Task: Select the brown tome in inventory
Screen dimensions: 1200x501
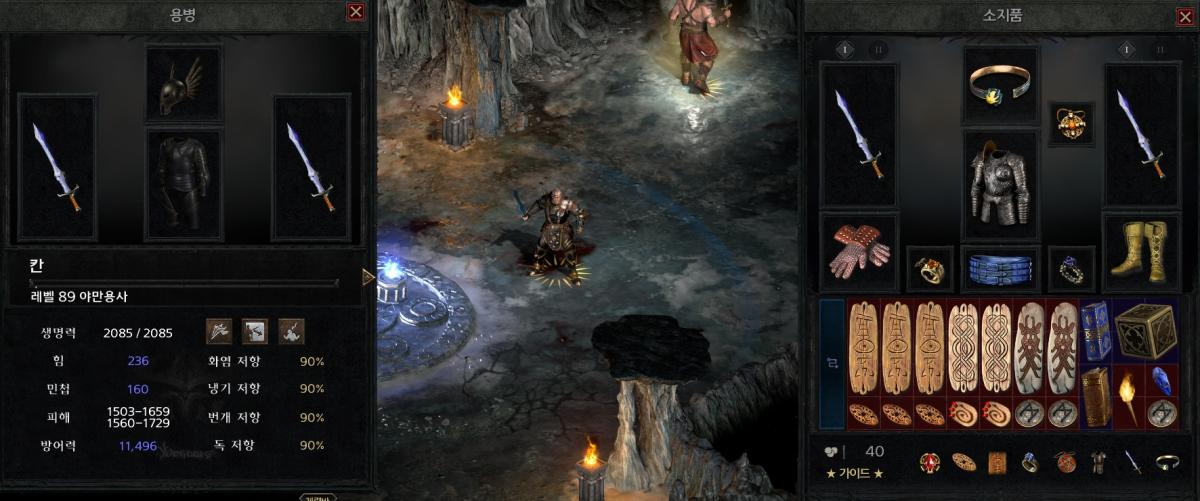Action: coord(1095,396)
